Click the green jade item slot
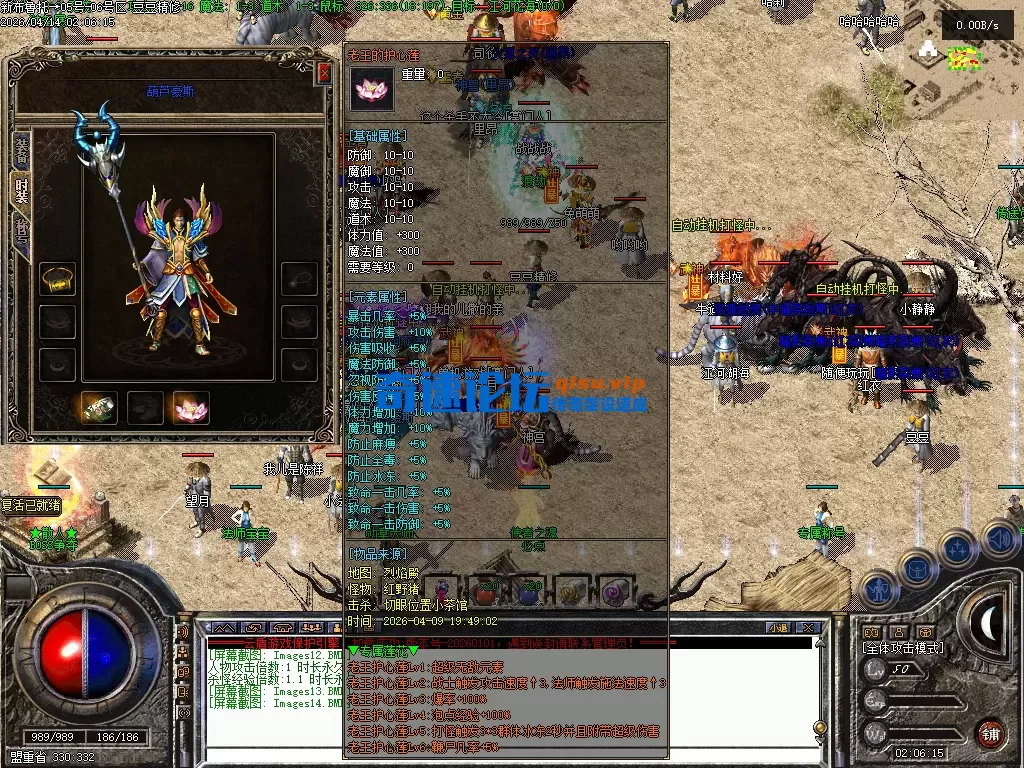Viewport: 1024px width, 768px height. 98,406
